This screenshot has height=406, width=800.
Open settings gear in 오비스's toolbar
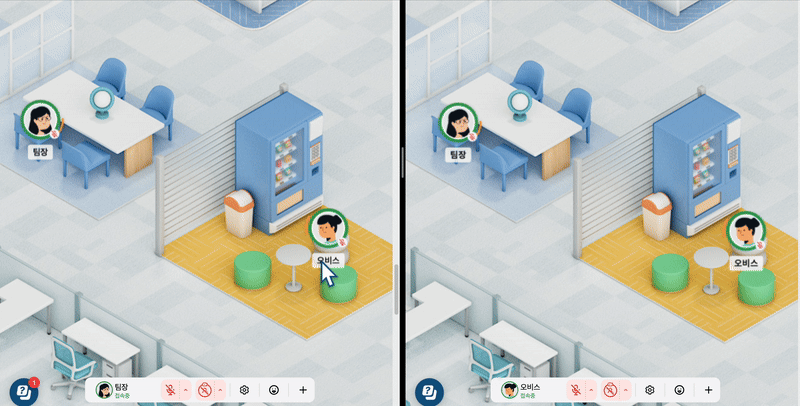(x=650, y=389)
